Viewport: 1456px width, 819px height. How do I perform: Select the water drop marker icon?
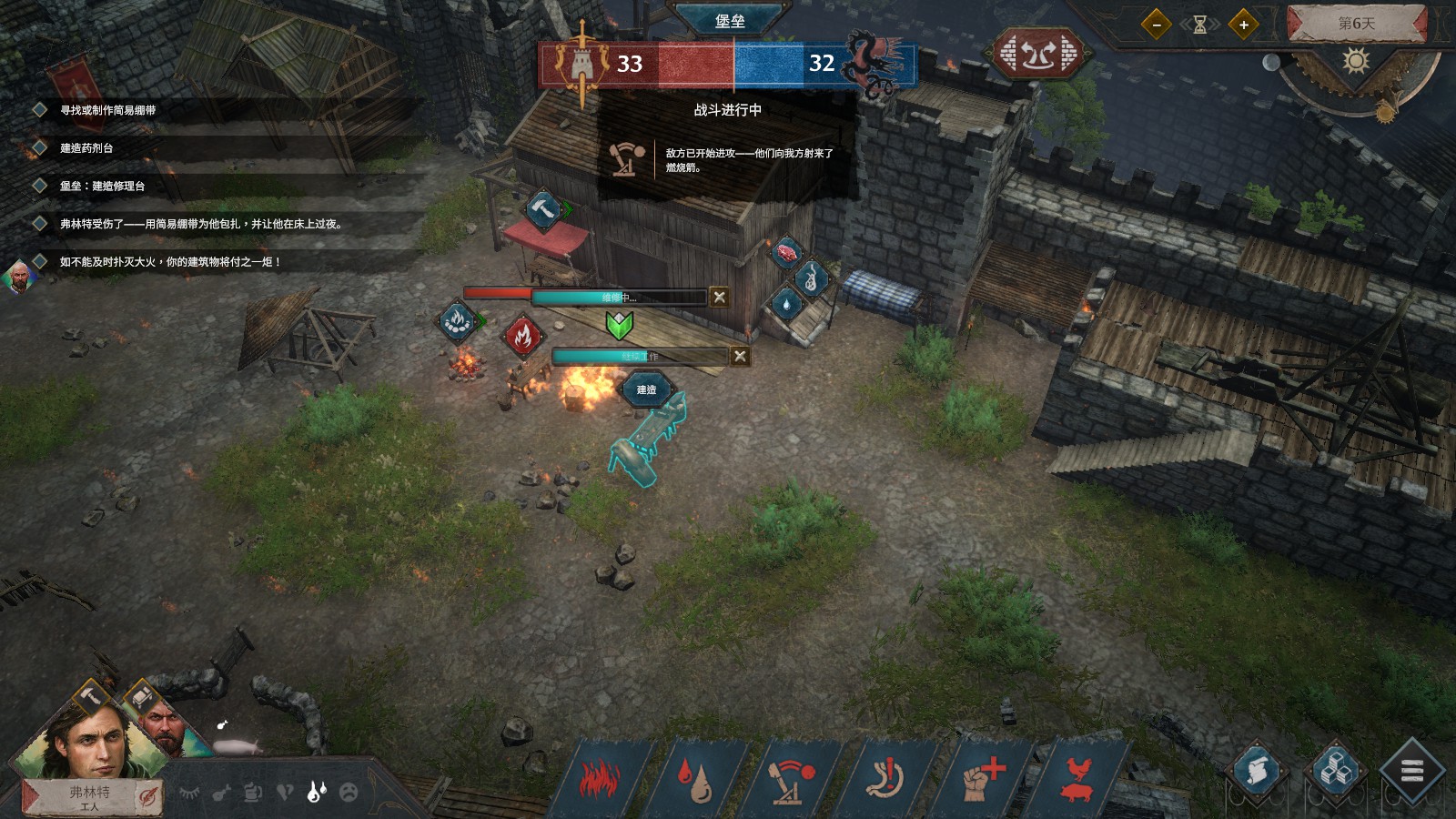click(786, 305)
